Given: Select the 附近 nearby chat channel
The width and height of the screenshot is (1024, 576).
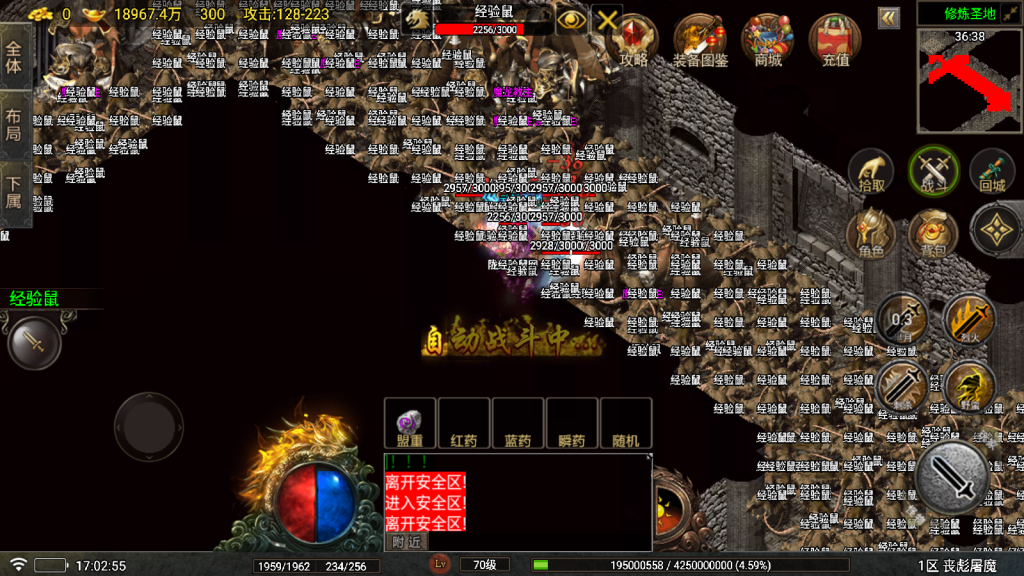Looking at the screenshot, I should pyautogui.click(x=406, y=541).
